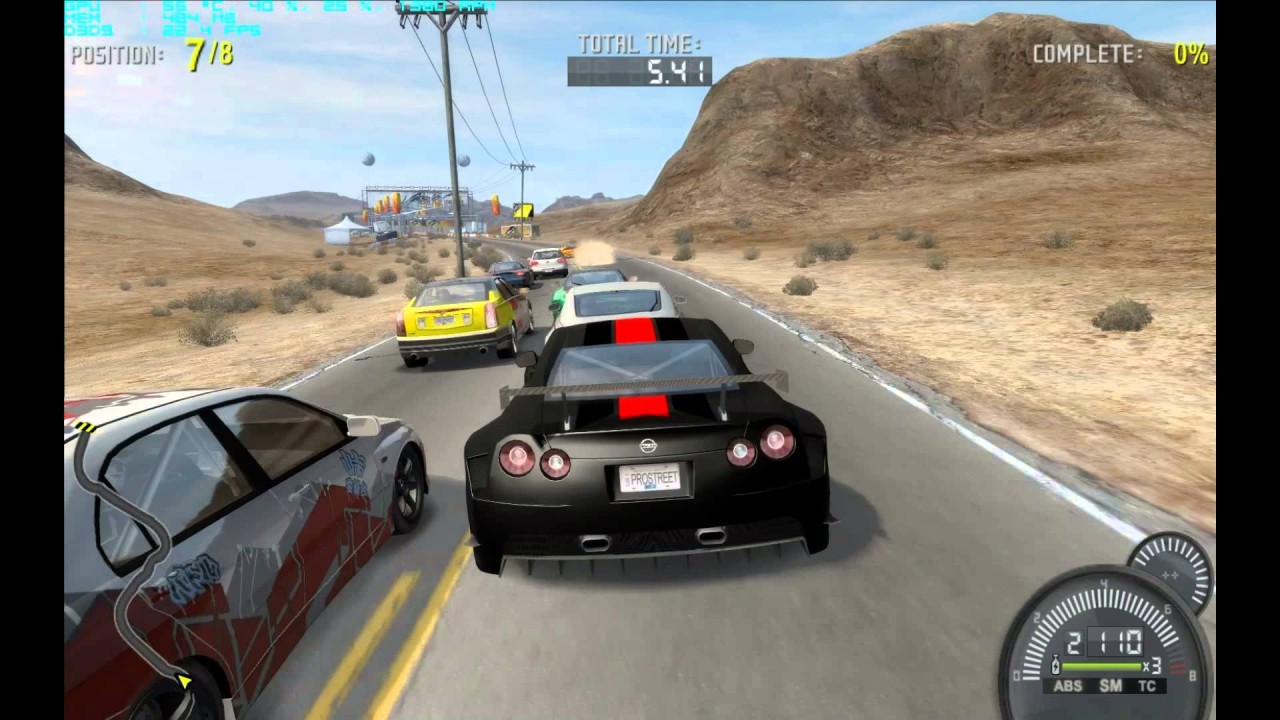Toggle the ABS driver assist indicator
This screenshot has height=720, width=1280.
pyautogui.click(x=1068, y=684)
